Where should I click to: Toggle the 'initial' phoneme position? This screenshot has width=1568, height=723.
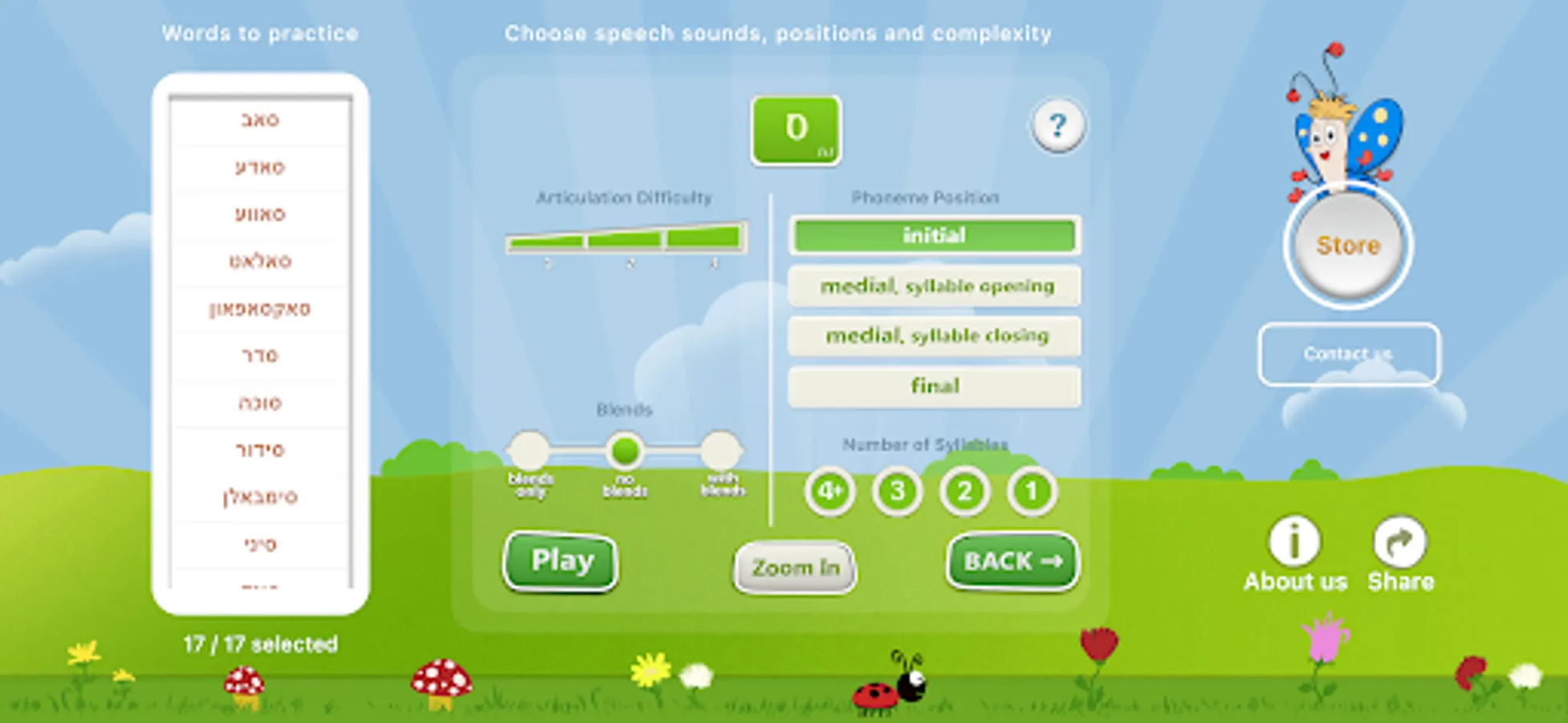pyautogui.click(x=935, y=235)
